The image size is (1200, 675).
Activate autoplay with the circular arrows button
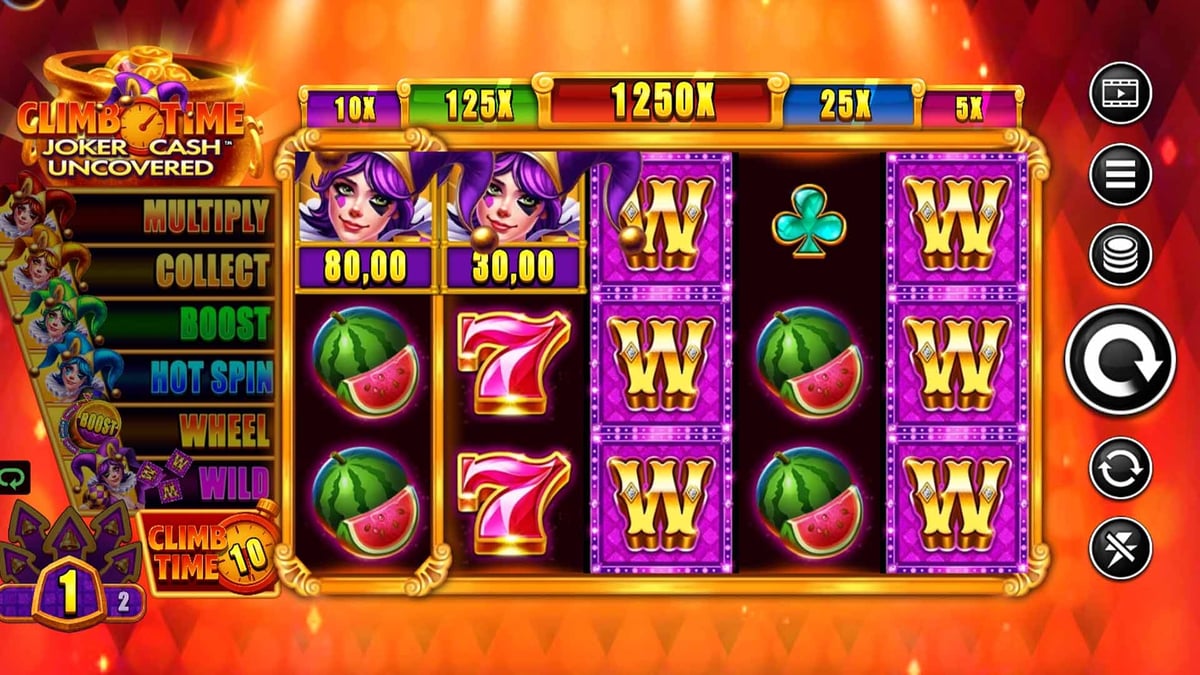tap(1120, 468)
